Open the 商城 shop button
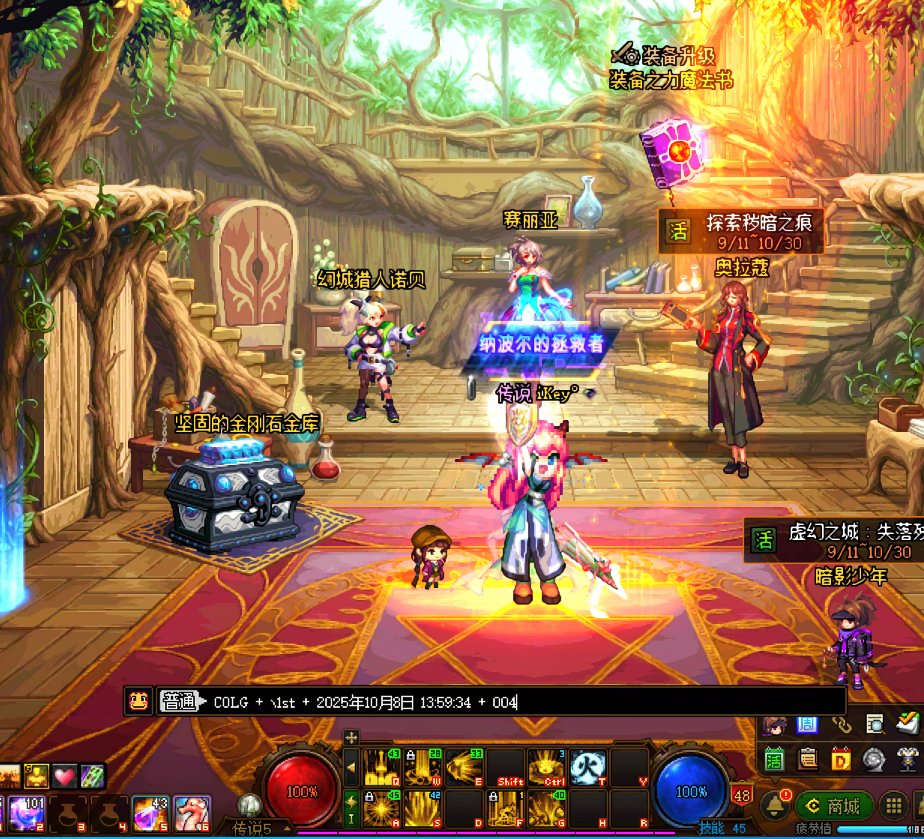Screen dimensions: 924x839 click(832, 806)
